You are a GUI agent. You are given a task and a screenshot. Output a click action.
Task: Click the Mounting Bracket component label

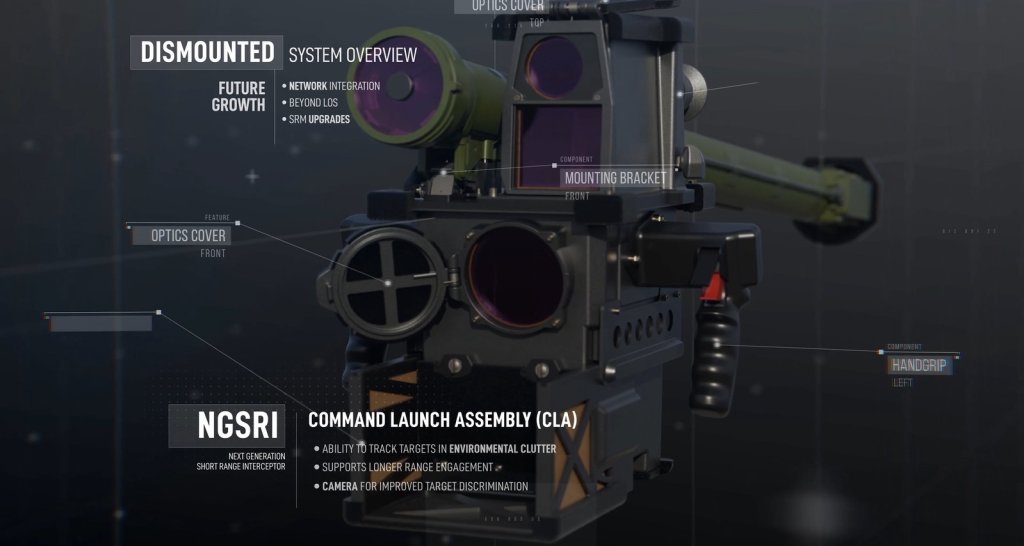pos(615,178)
